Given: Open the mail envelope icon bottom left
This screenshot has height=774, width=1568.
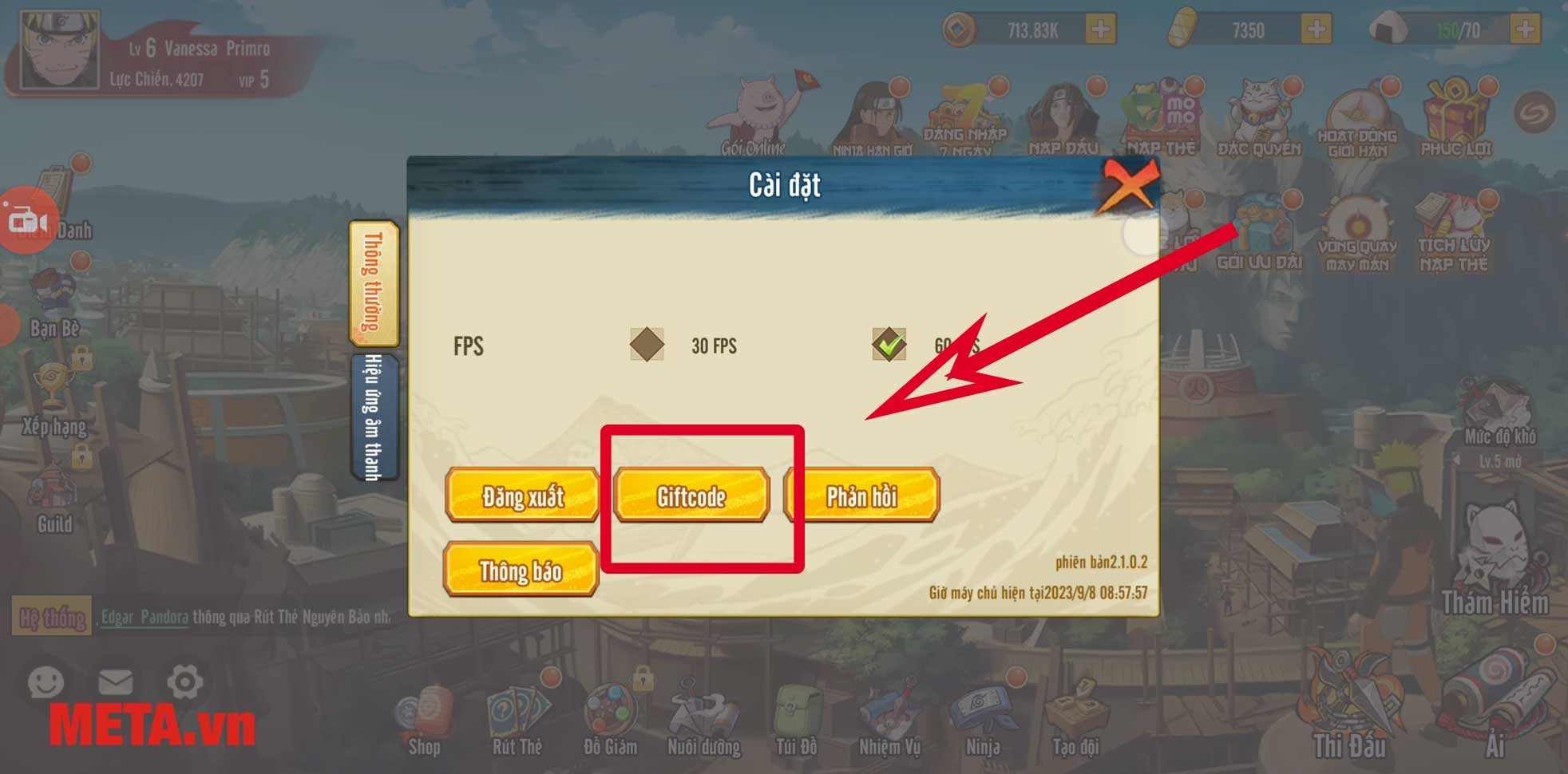Looking at the screenshot, I should point(116,682).
